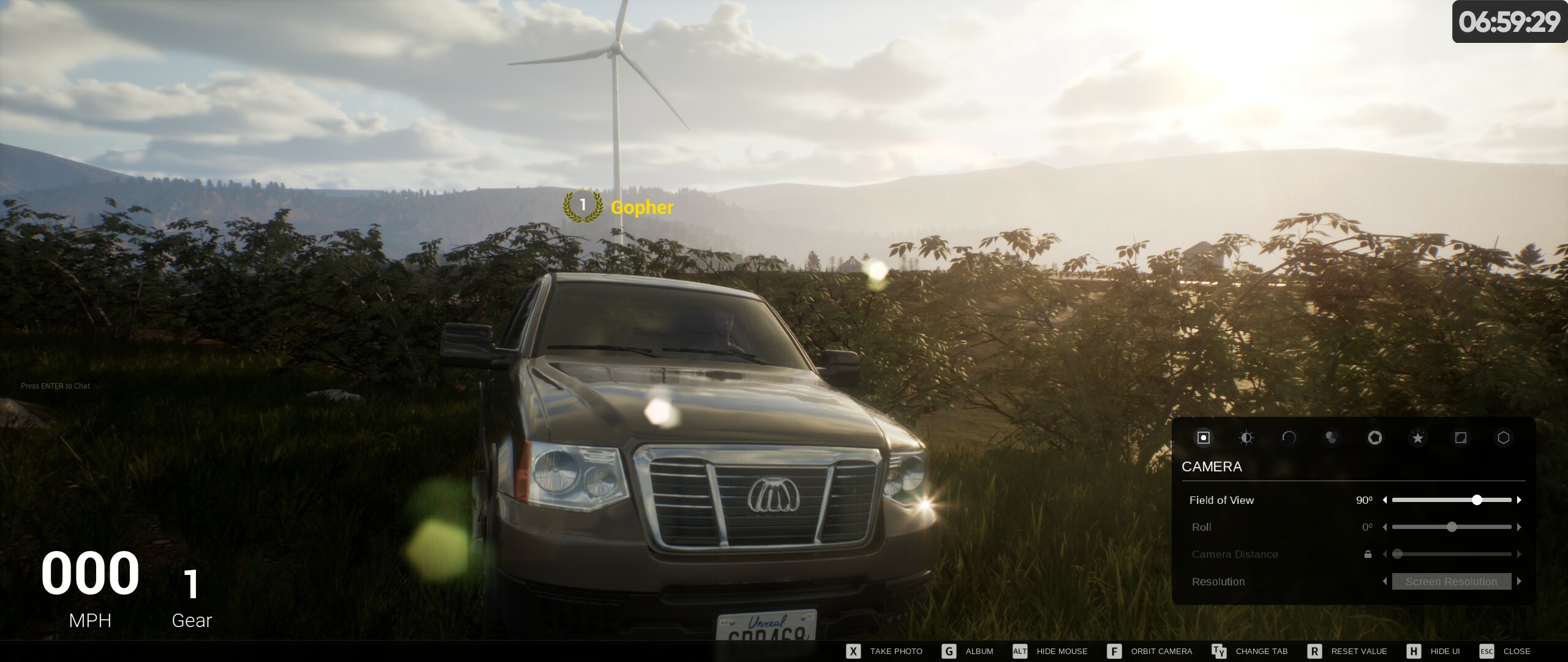Cycle Resolution to the next option
The image size is (1568, 662).
[x=1519, y=582]
